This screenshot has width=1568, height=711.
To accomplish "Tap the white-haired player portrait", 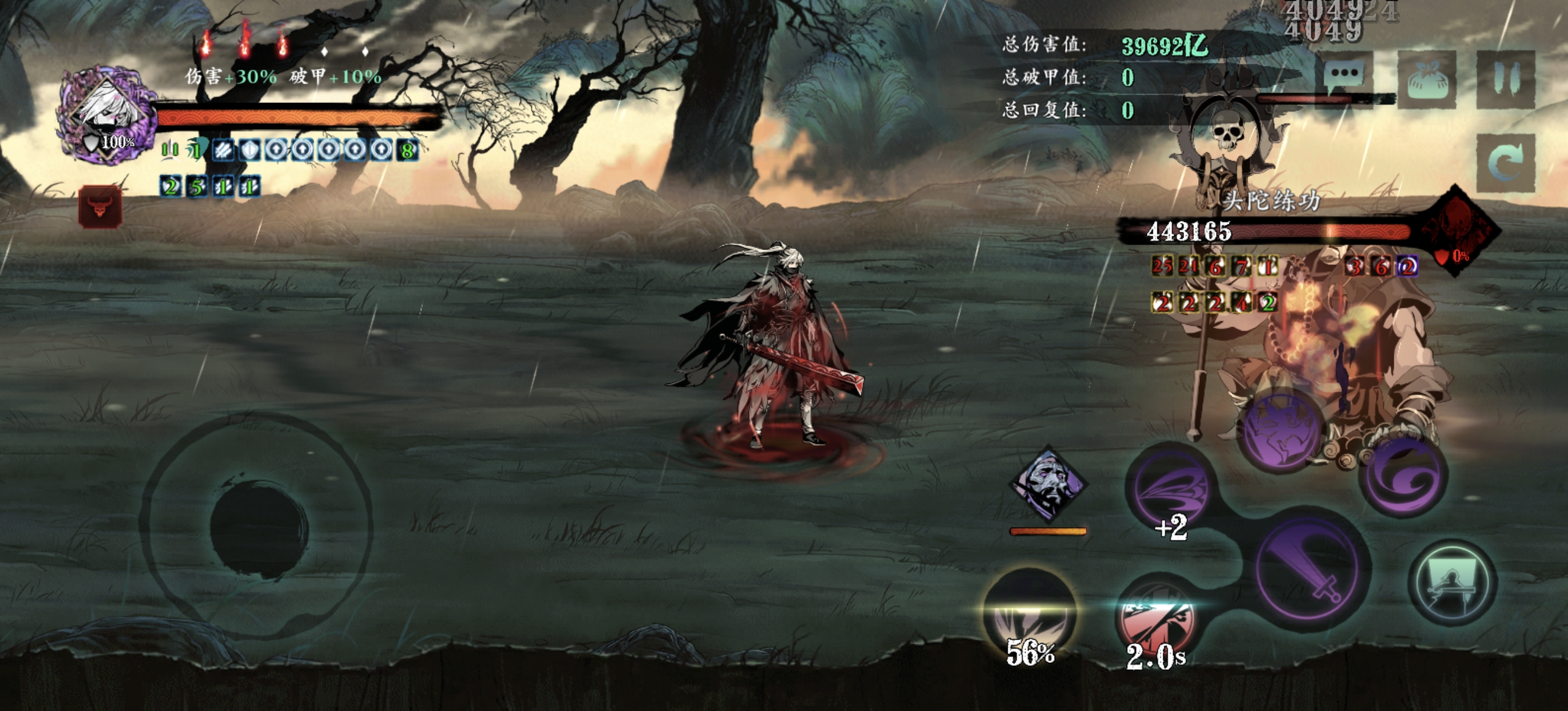I will (108, 117).
